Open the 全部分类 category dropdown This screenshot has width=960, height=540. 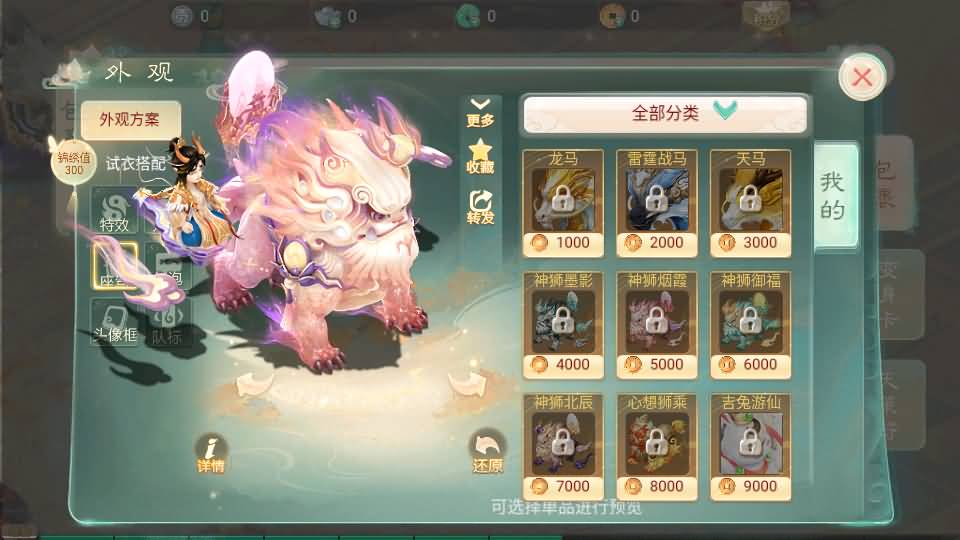pyautogui.click(x=665, y=114)
